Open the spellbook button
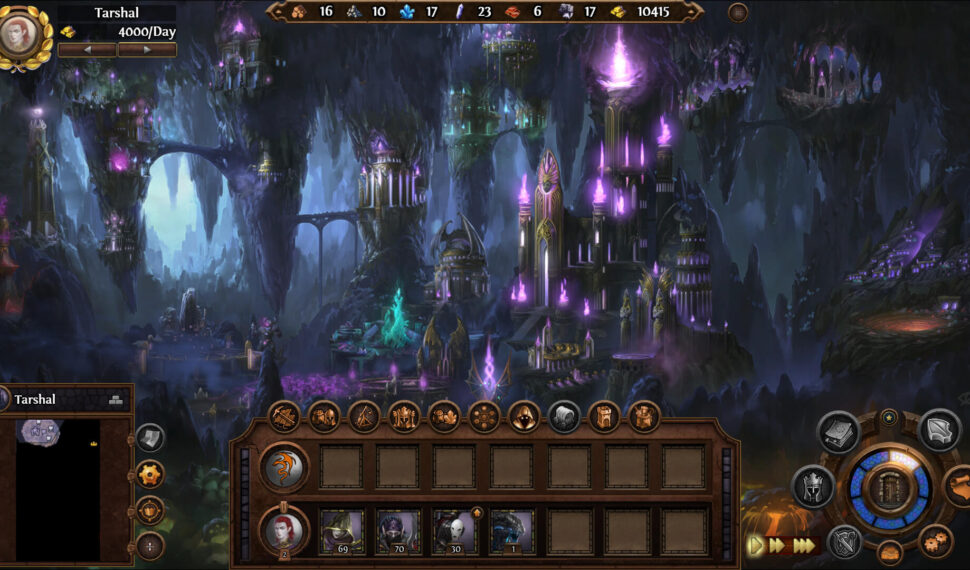The height and width of the screenshot is (570, 970). coord(838,432)
